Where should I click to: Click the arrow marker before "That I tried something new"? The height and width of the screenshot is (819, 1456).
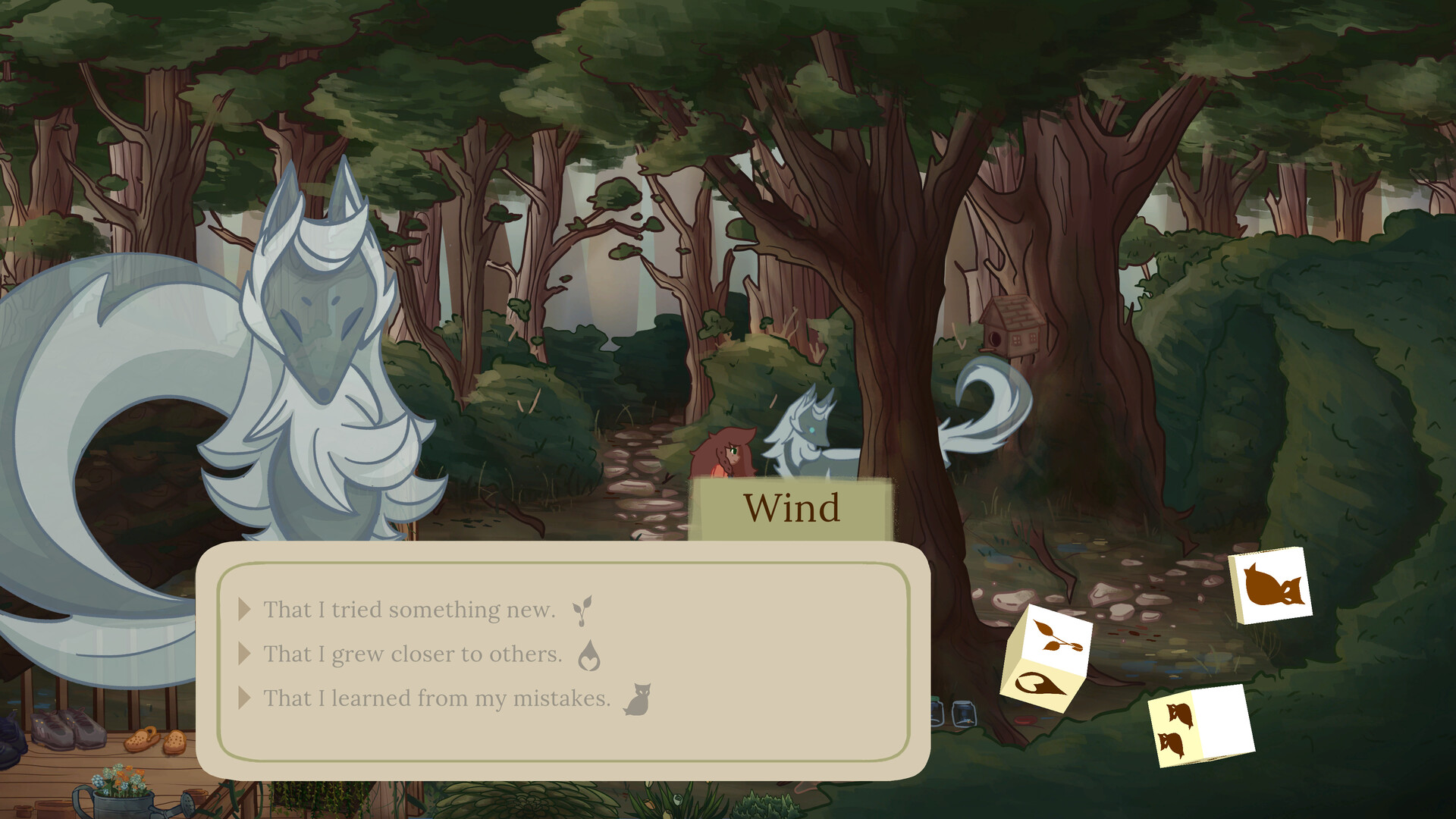pos(243,607)
